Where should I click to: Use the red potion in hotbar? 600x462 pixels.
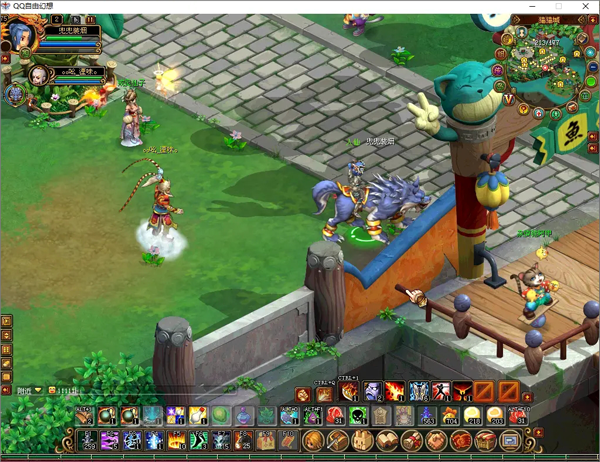point(334,415)
